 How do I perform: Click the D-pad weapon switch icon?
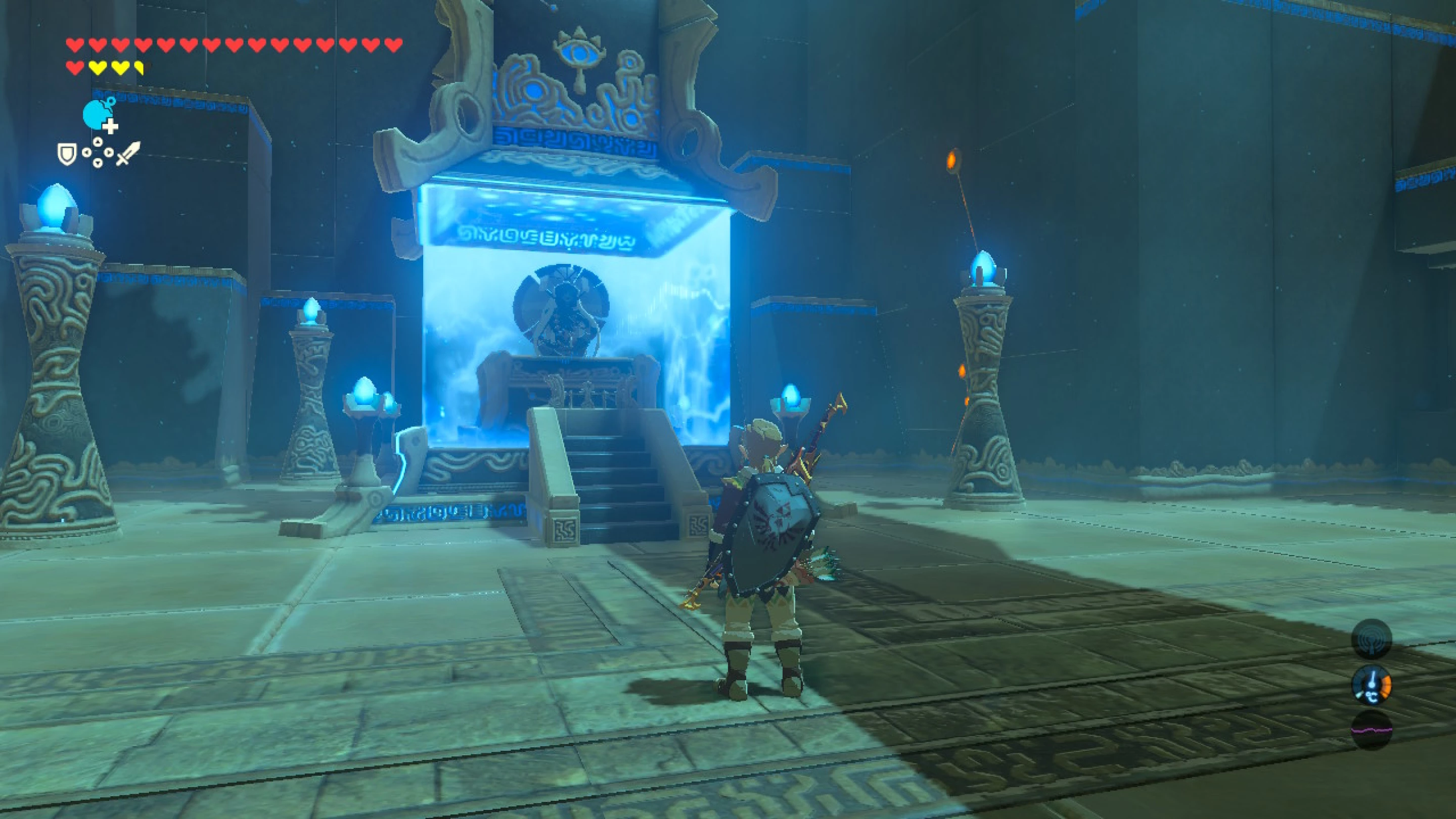[x=98, y=153]
